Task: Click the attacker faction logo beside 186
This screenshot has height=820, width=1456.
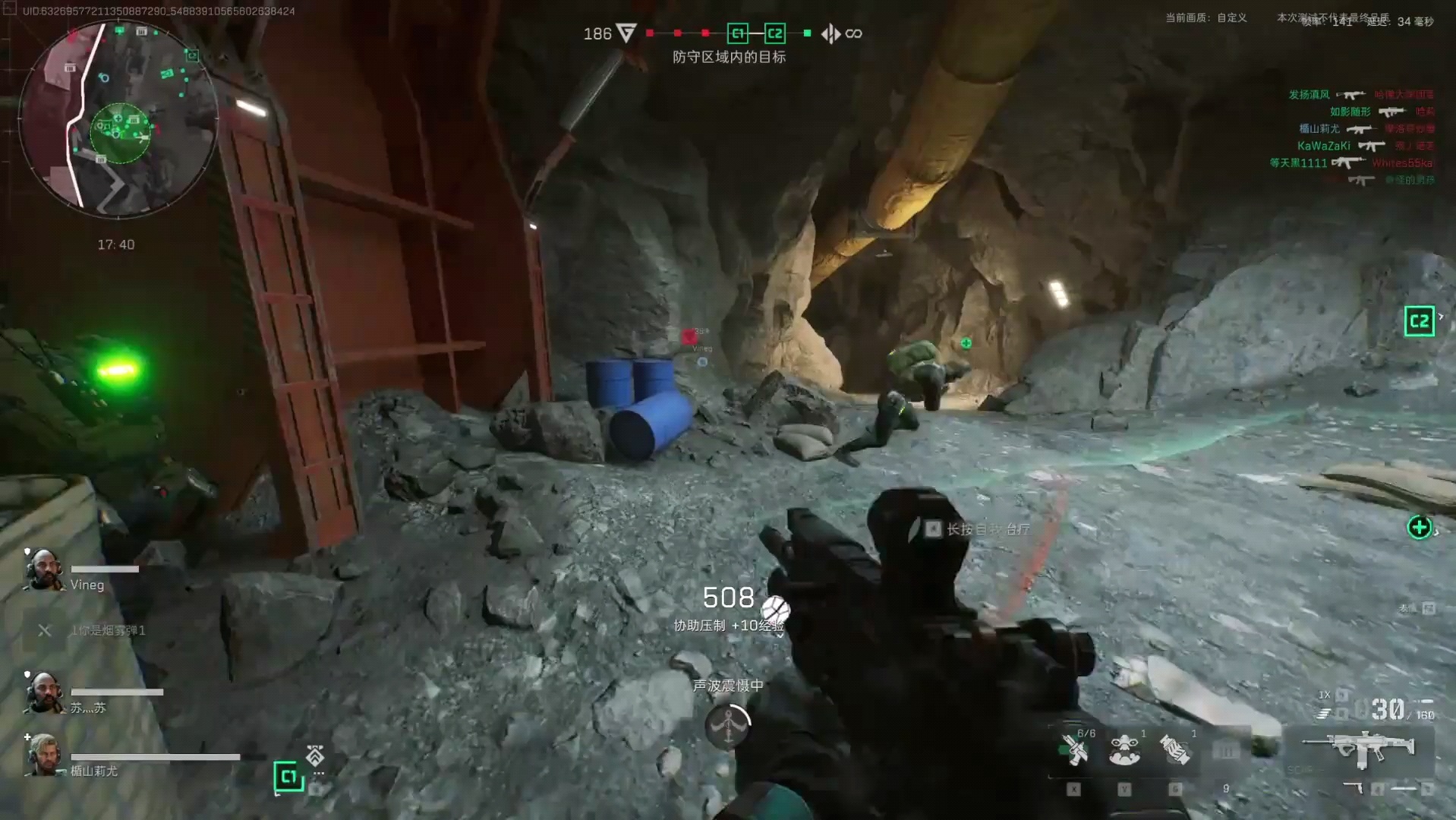Action: pyautogui.click(x=626, y=33)
